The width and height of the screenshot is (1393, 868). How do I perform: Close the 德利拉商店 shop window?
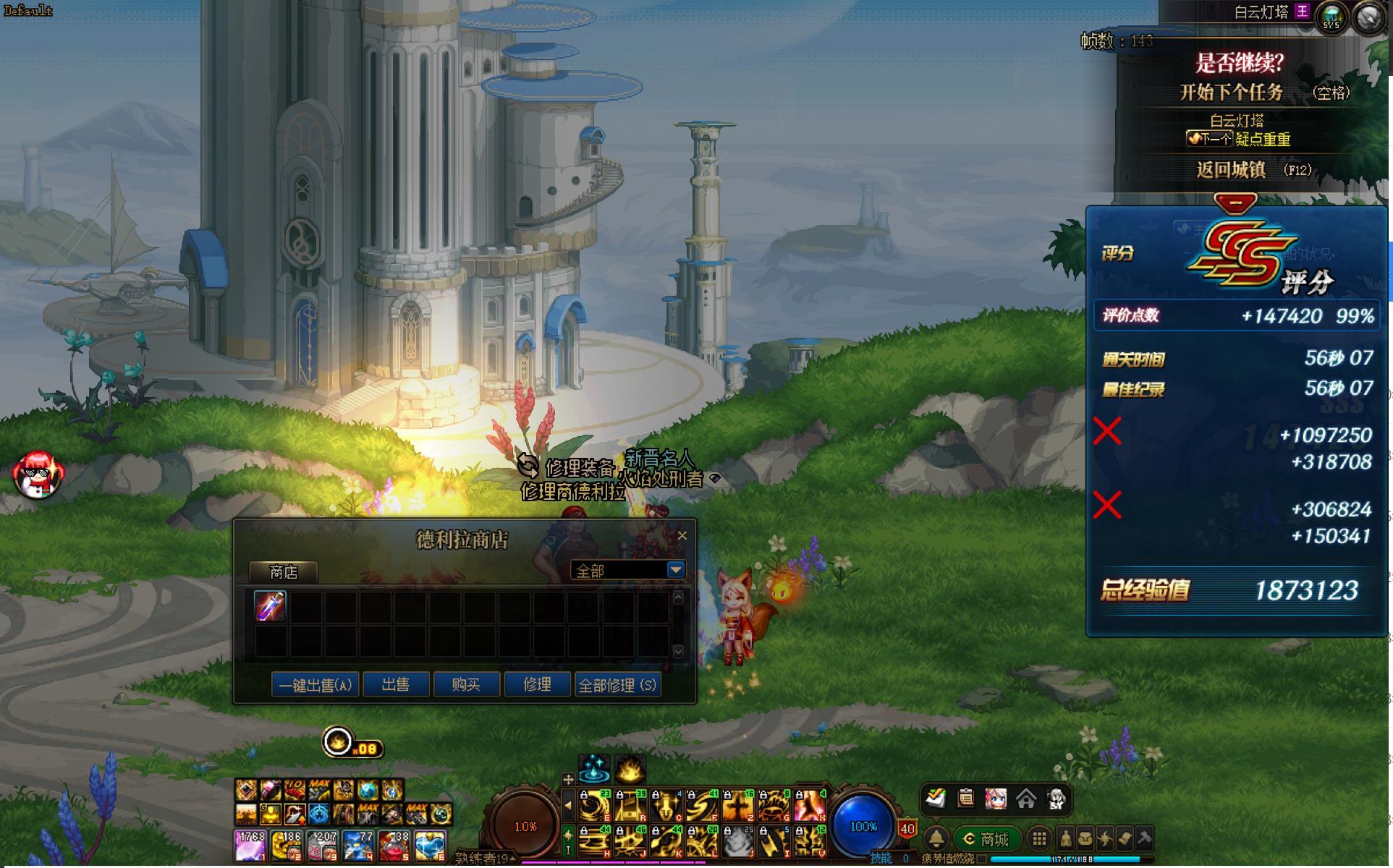click(x=682, y=536)
